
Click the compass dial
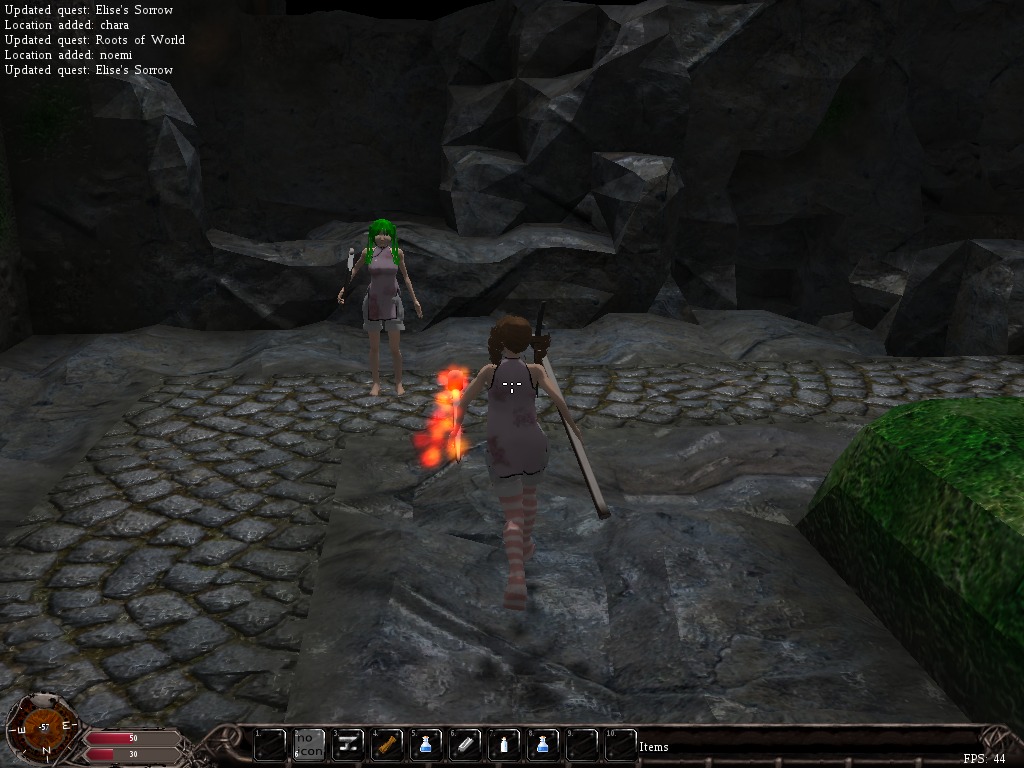(x=43, y=728)
